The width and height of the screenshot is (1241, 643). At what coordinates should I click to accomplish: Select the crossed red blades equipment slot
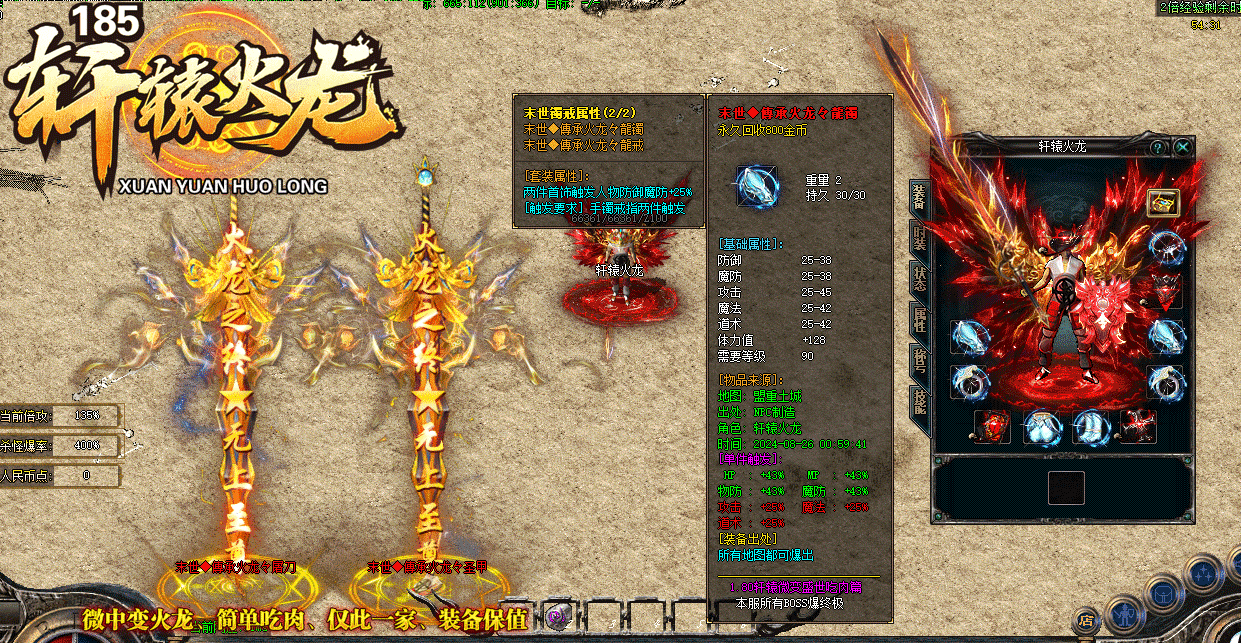tap(1139, 426)
